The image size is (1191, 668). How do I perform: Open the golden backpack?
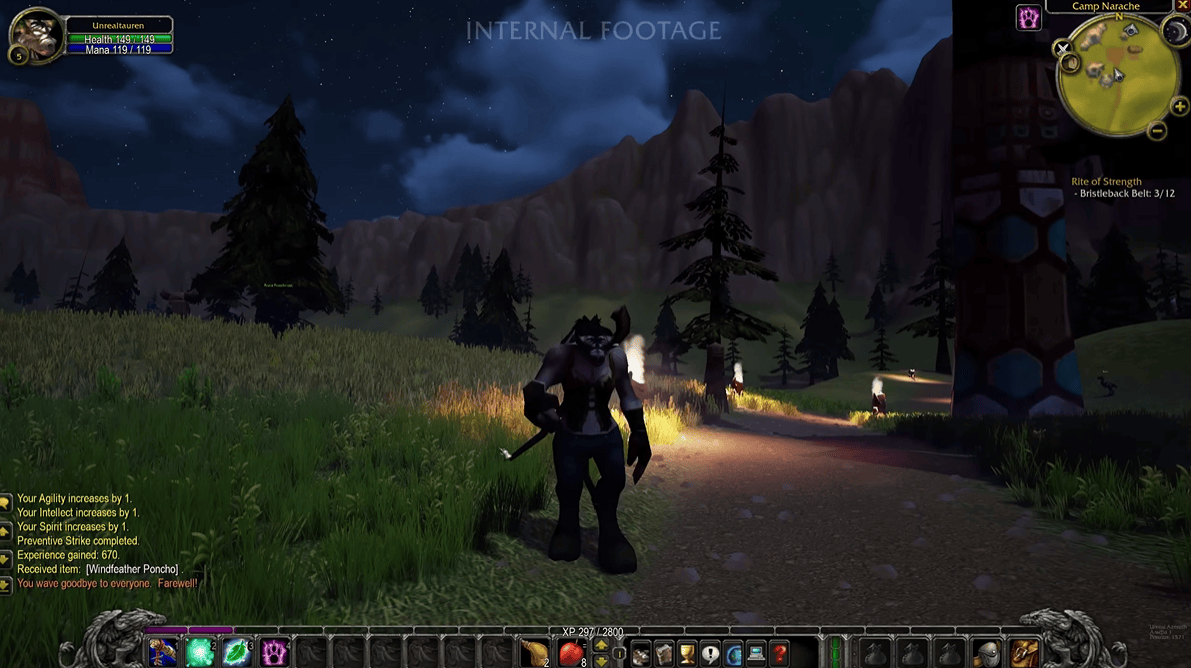[1024, 653]
